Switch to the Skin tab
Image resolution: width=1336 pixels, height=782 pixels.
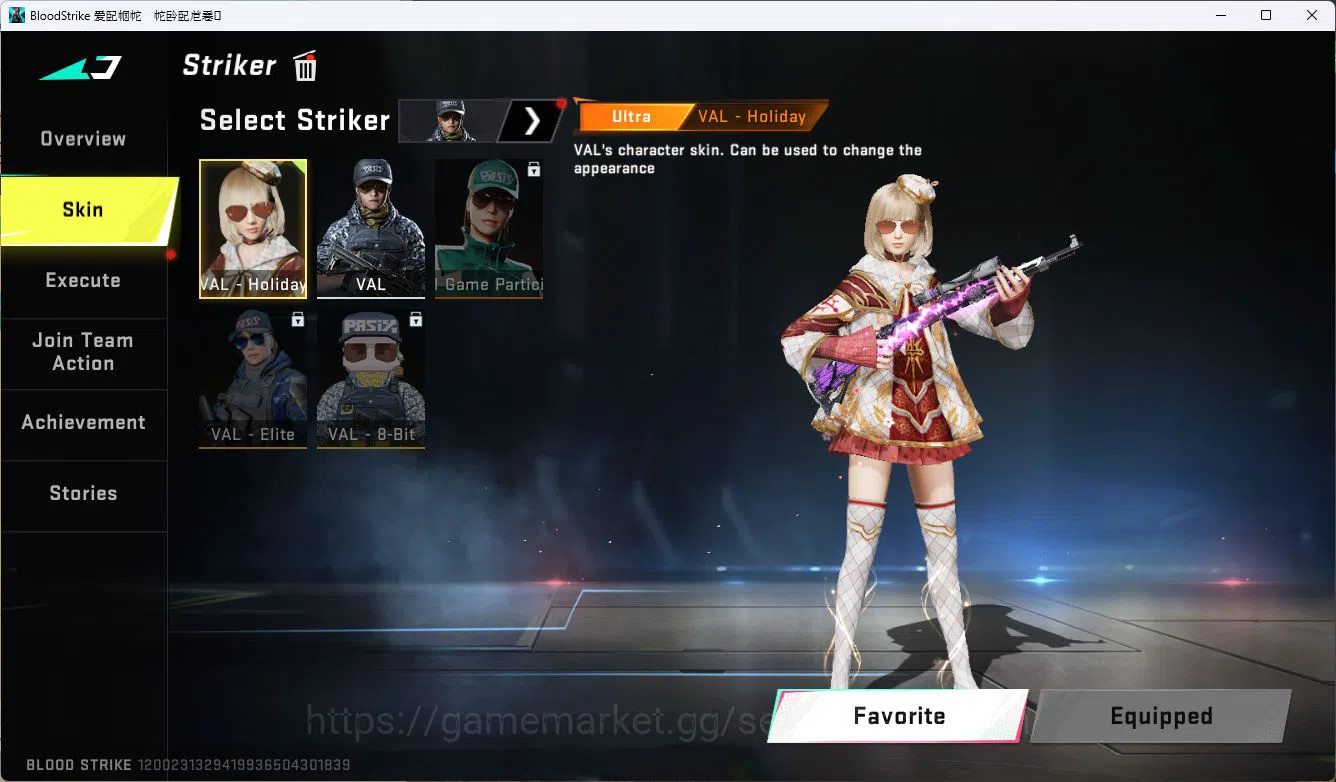click(82, 209)
